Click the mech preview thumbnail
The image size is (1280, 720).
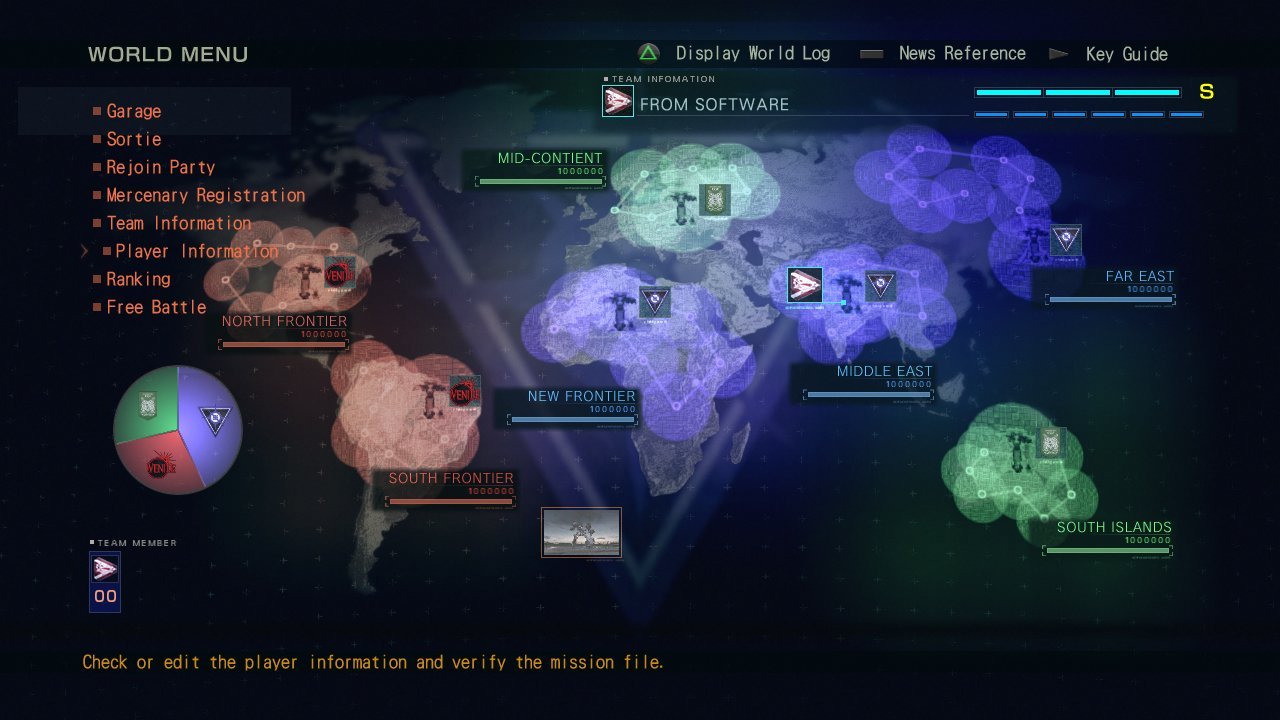point(581,532)
